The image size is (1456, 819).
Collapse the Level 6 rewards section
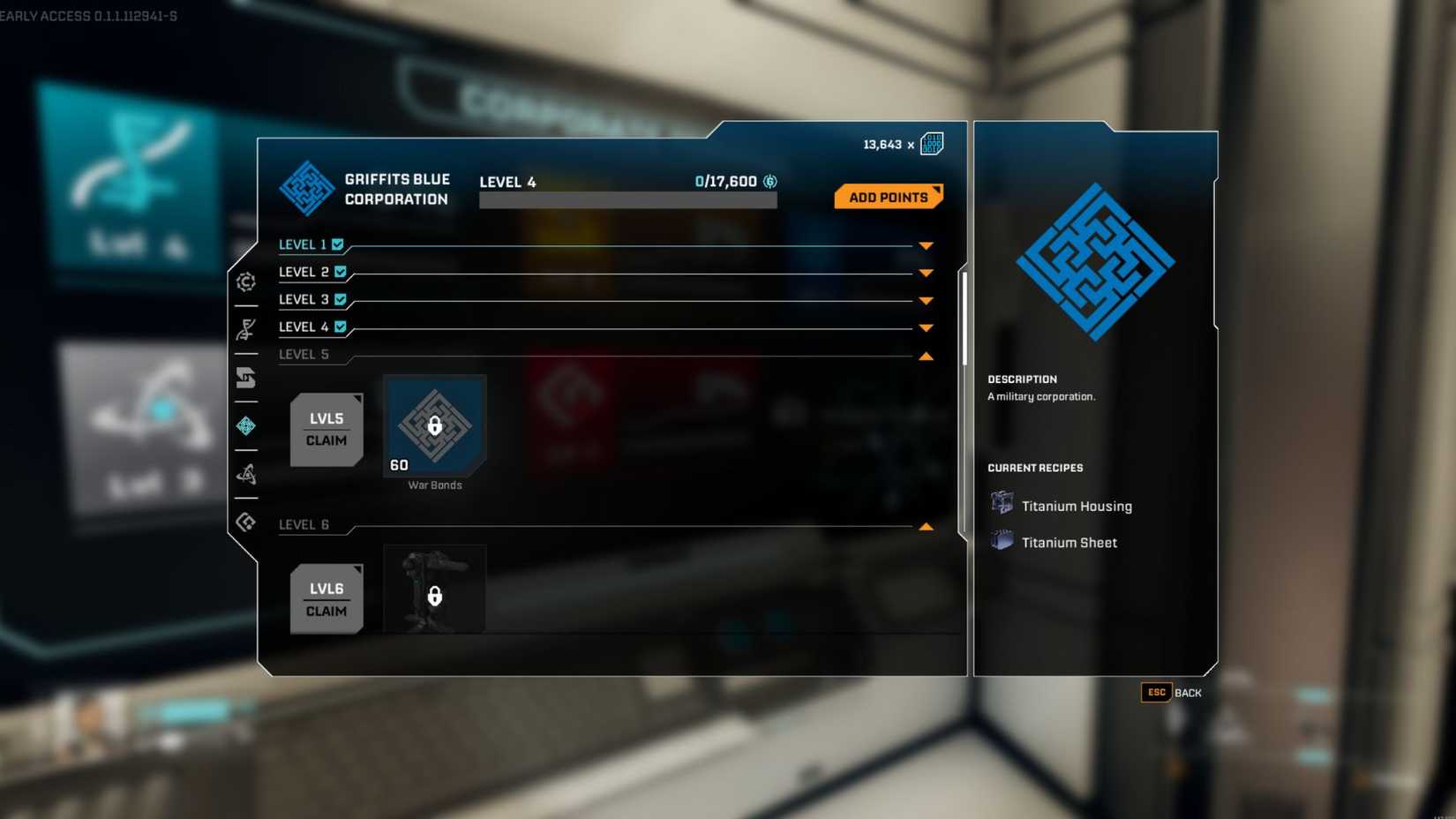click(925, 526)
